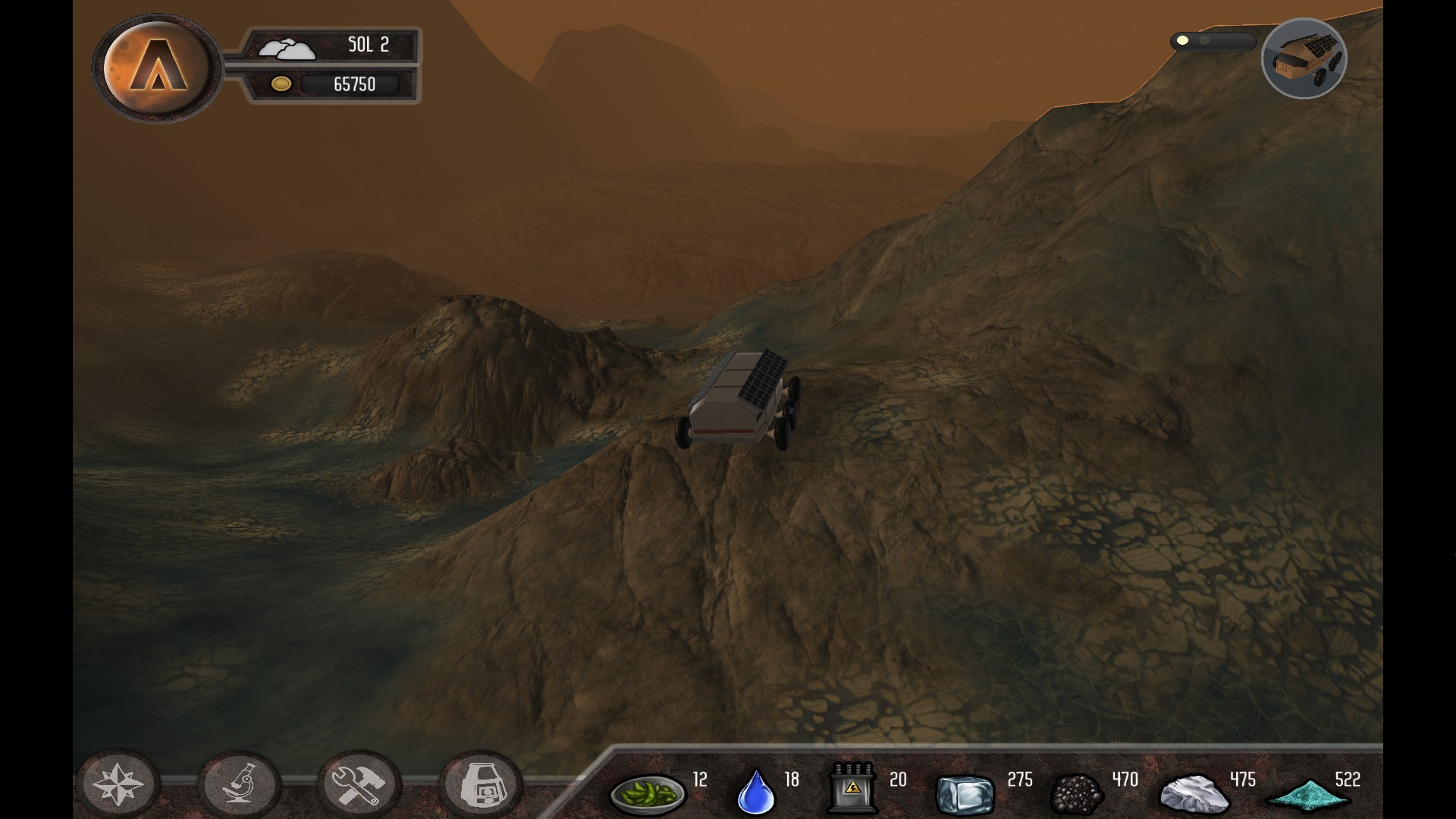This screenshot has height=819, width=1456.
Task: Open the microscope research button
Action: click(x=239, y=784)
